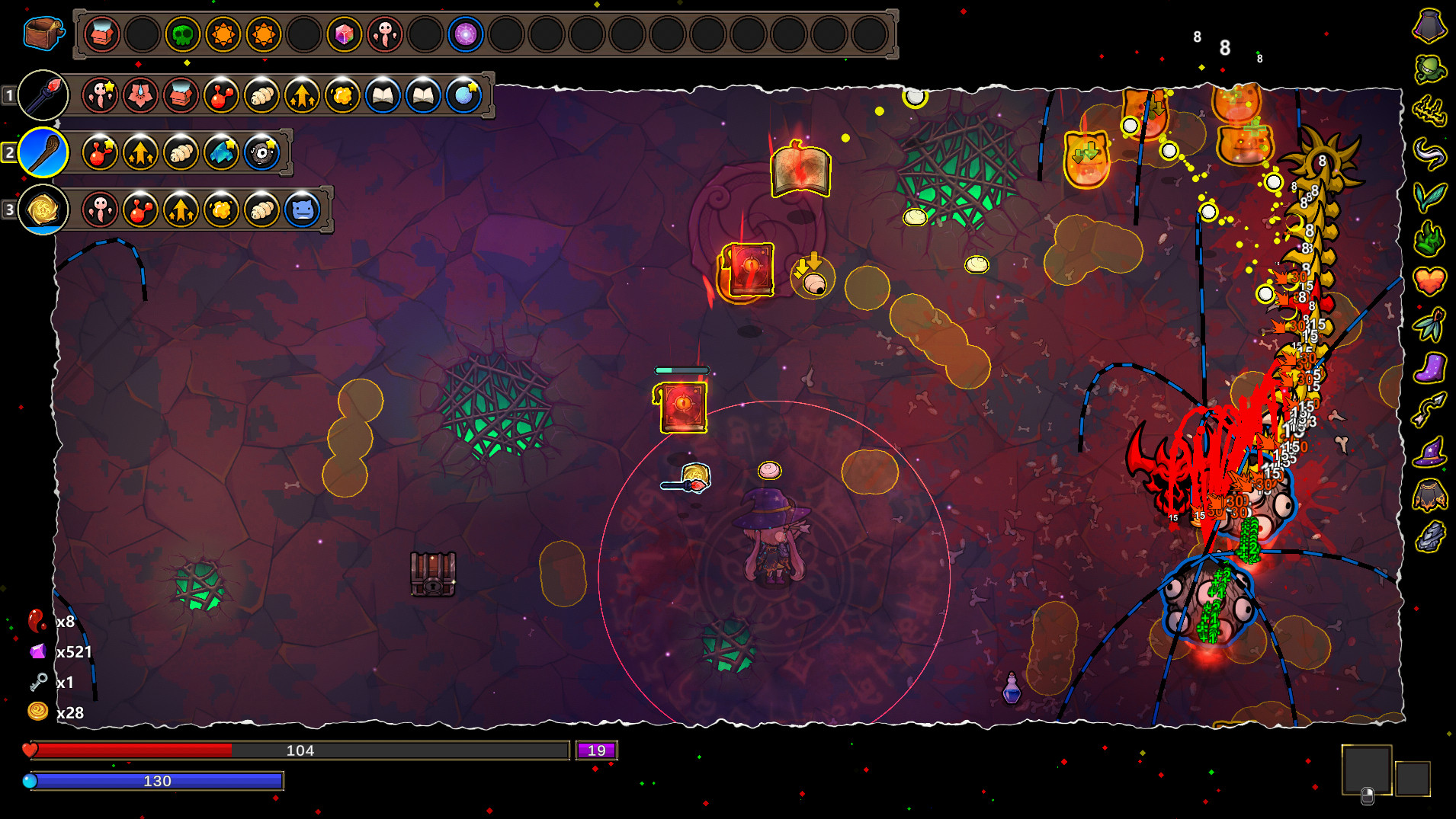Screen dimensions: 1456x819
Task: Switch to the wooden staff in slot 2
Action: click(x=43, y=152)
